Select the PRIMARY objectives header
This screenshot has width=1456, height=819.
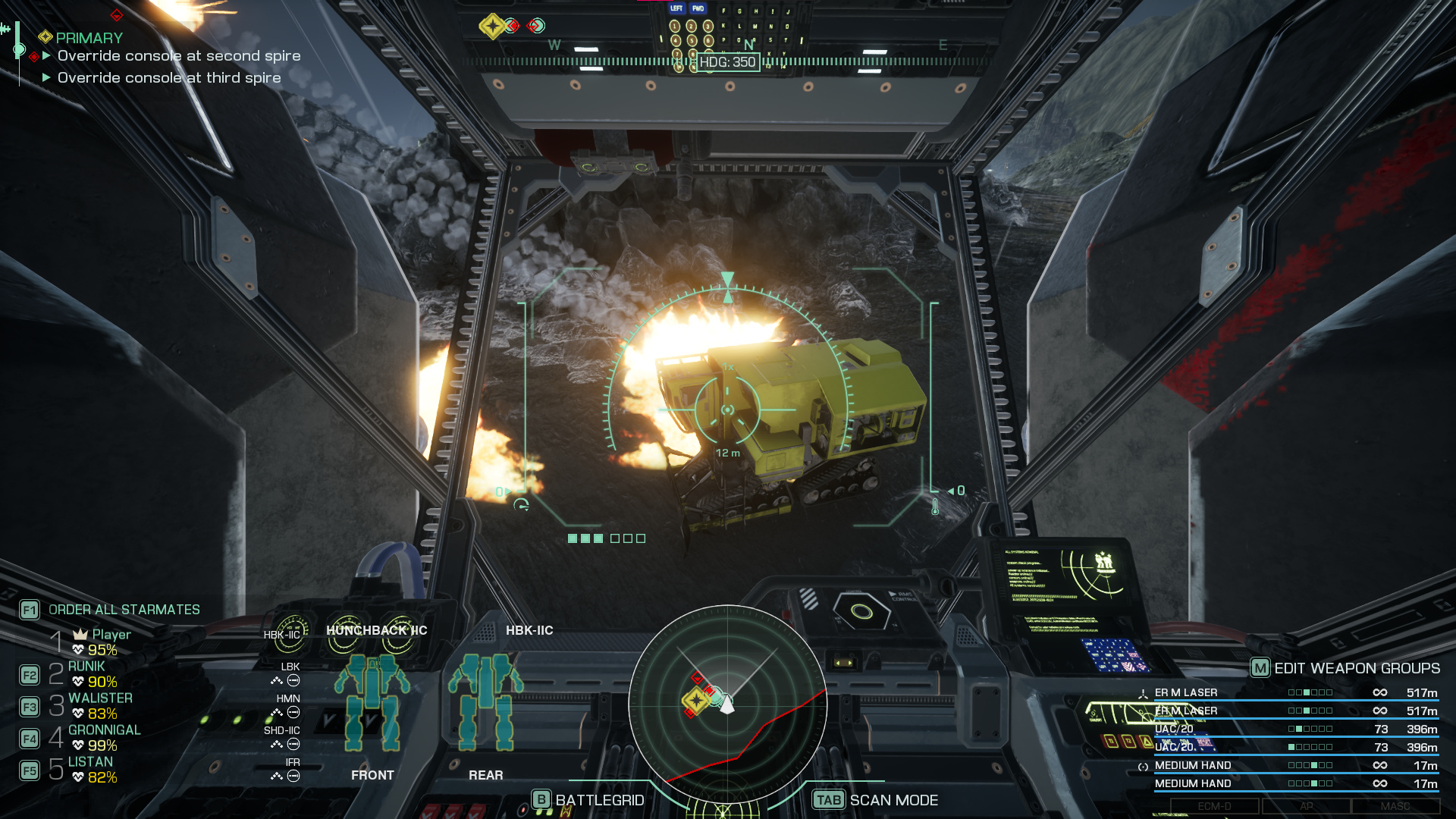(88, 38)
